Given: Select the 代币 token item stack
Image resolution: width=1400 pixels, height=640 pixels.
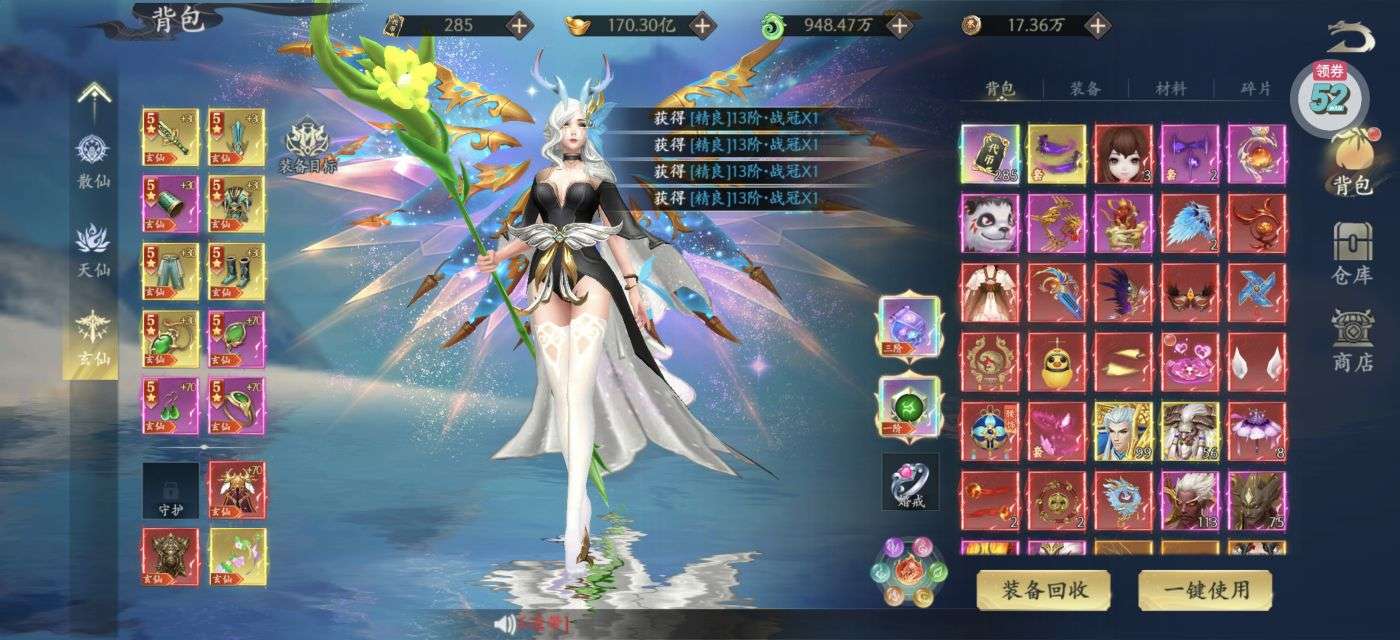Looking at the screenshot, I should (x=990, y=154).
